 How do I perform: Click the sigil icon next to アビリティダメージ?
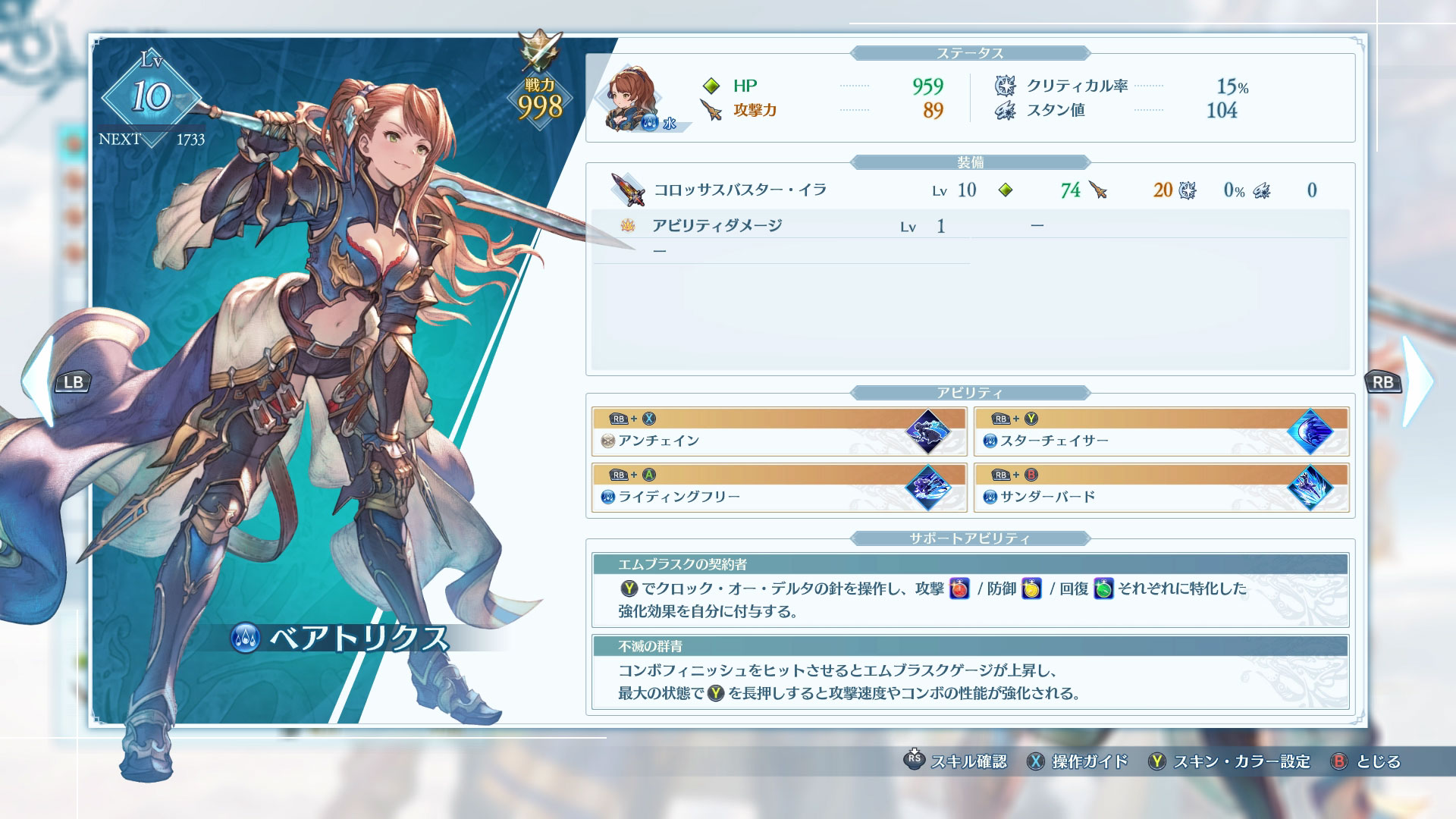click(x=626, y=225)
